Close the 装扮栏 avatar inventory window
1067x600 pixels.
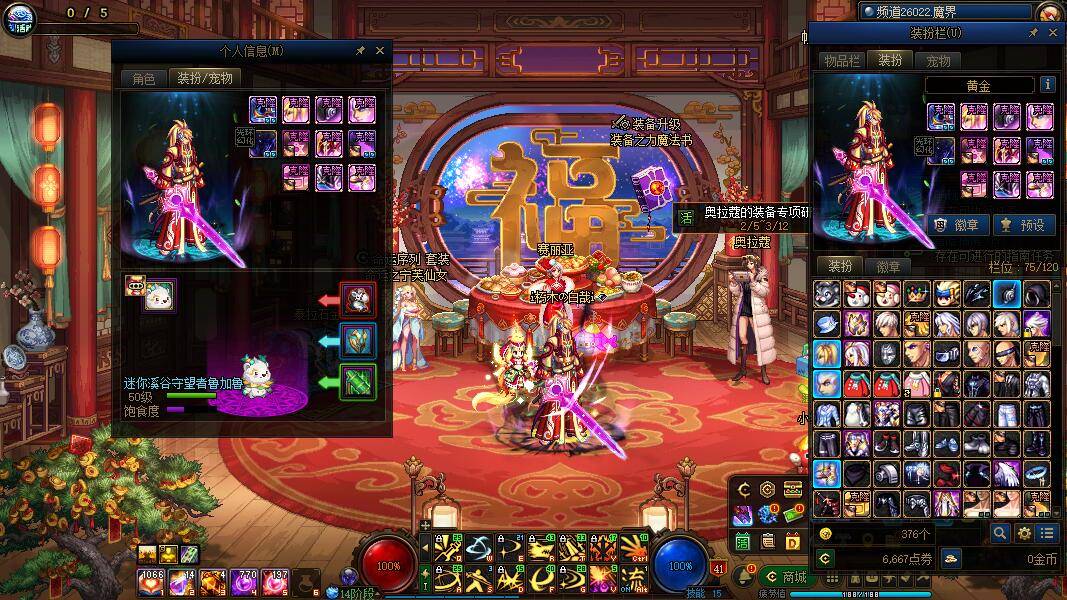tap(1053, 33)
